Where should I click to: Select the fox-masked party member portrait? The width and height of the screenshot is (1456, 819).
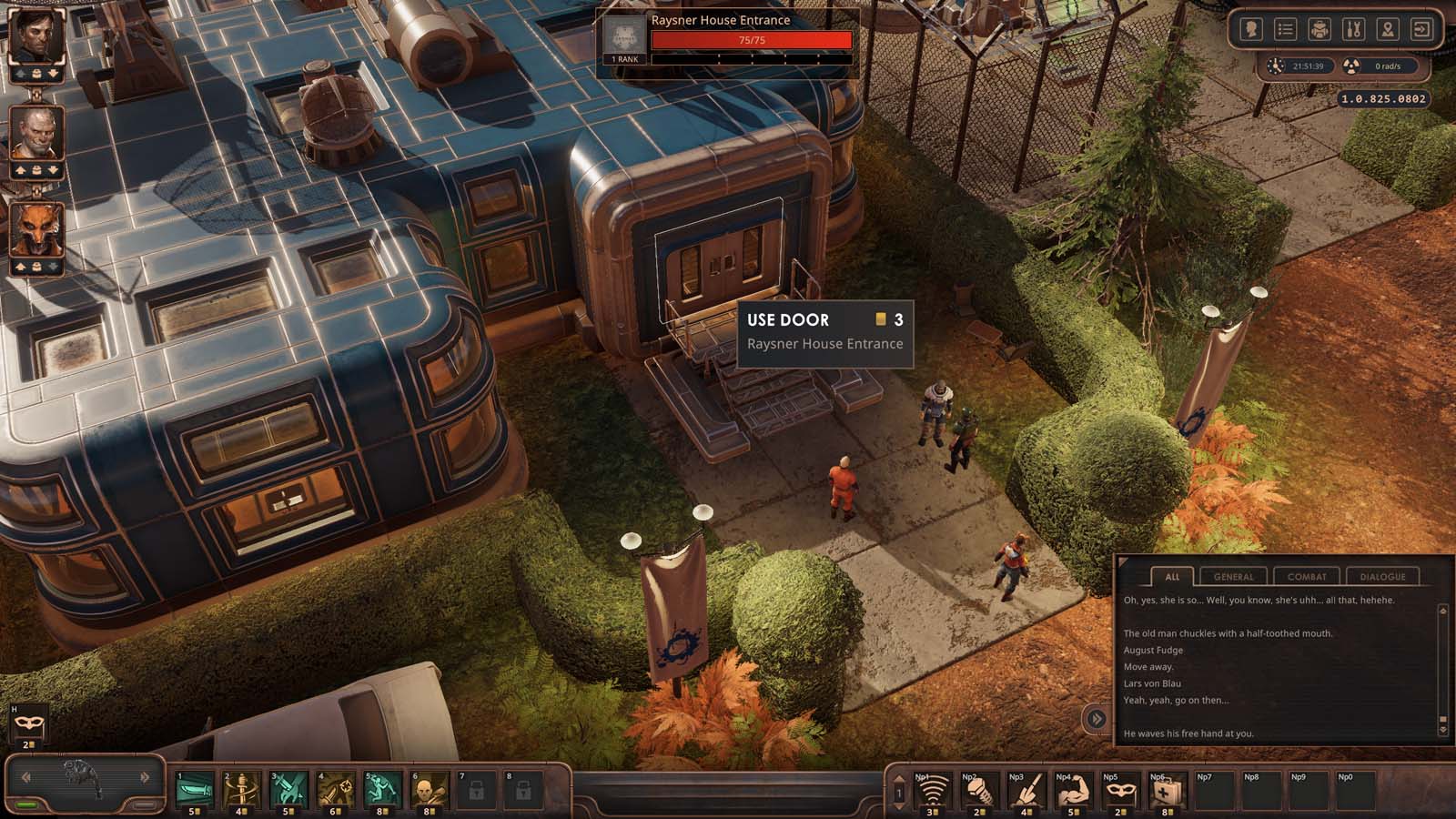(36, 229)
